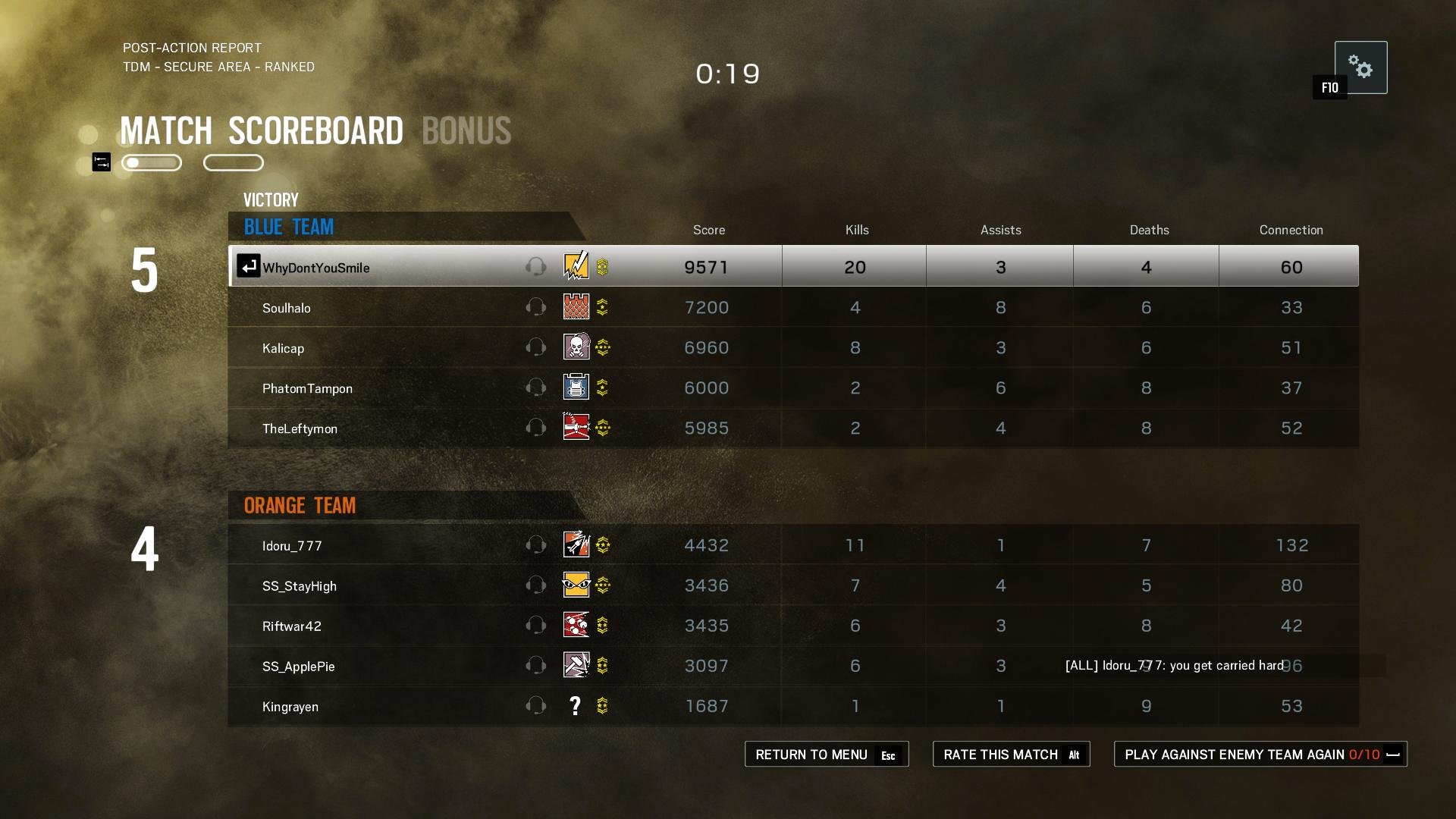Click the Castle operator icon on Soulhalo's row
Image resolution: width=1456 pixels, height=819 pixels.
click(x=576, y=307)
